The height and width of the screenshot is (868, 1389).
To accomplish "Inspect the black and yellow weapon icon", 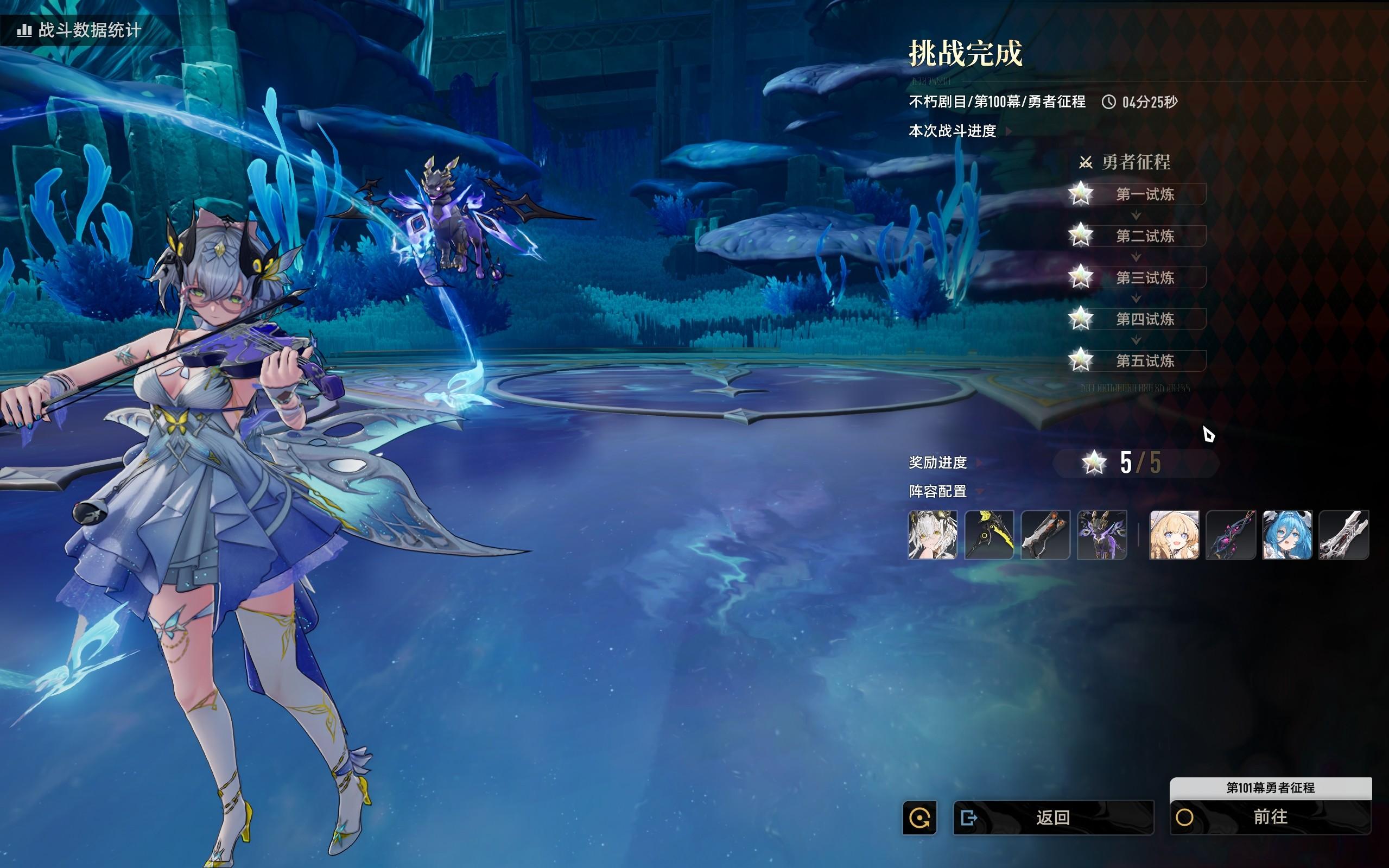I will [989, 535].
